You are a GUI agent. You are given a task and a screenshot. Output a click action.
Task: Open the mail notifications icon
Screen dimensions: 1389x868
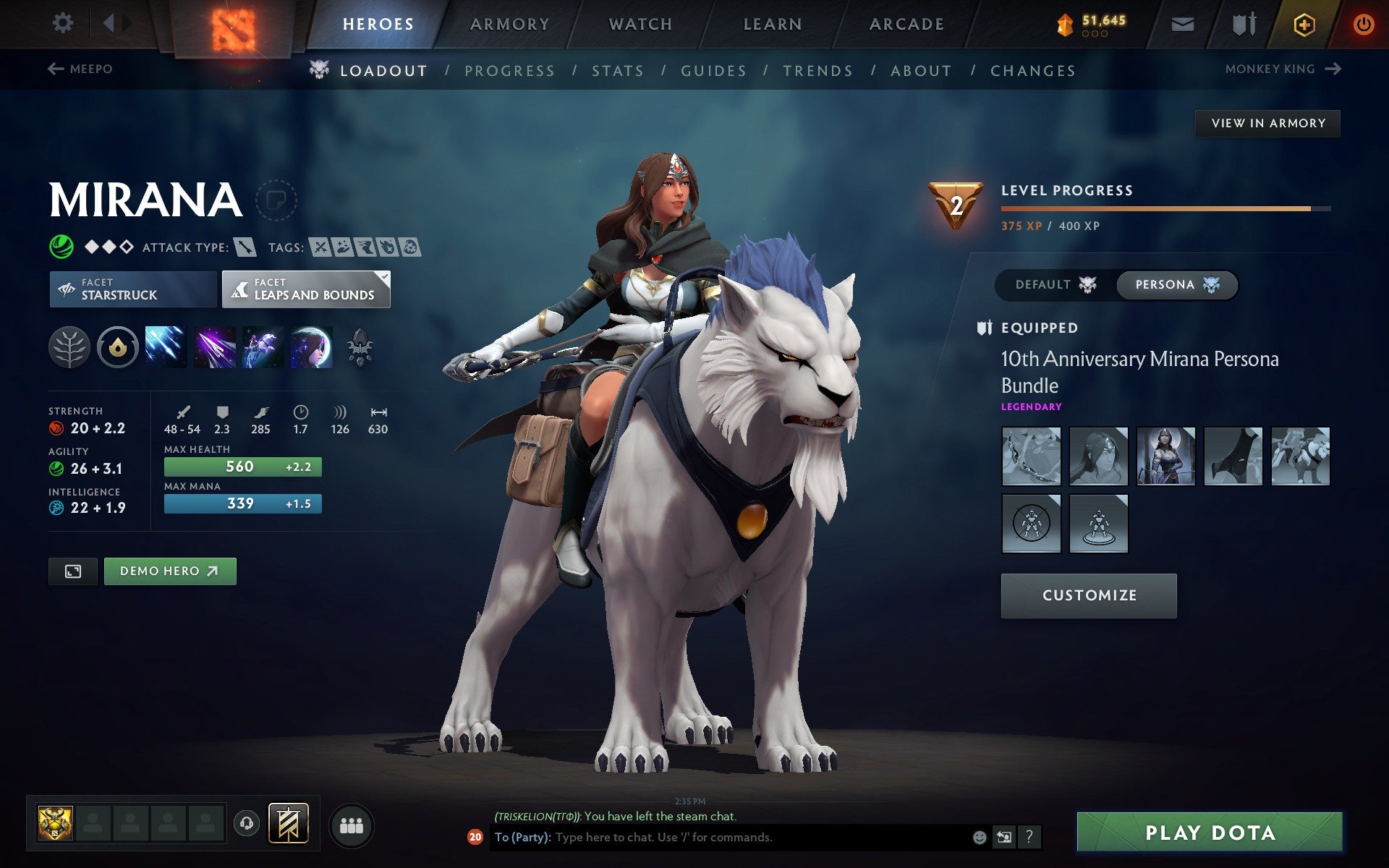(x=1182, y=23)
